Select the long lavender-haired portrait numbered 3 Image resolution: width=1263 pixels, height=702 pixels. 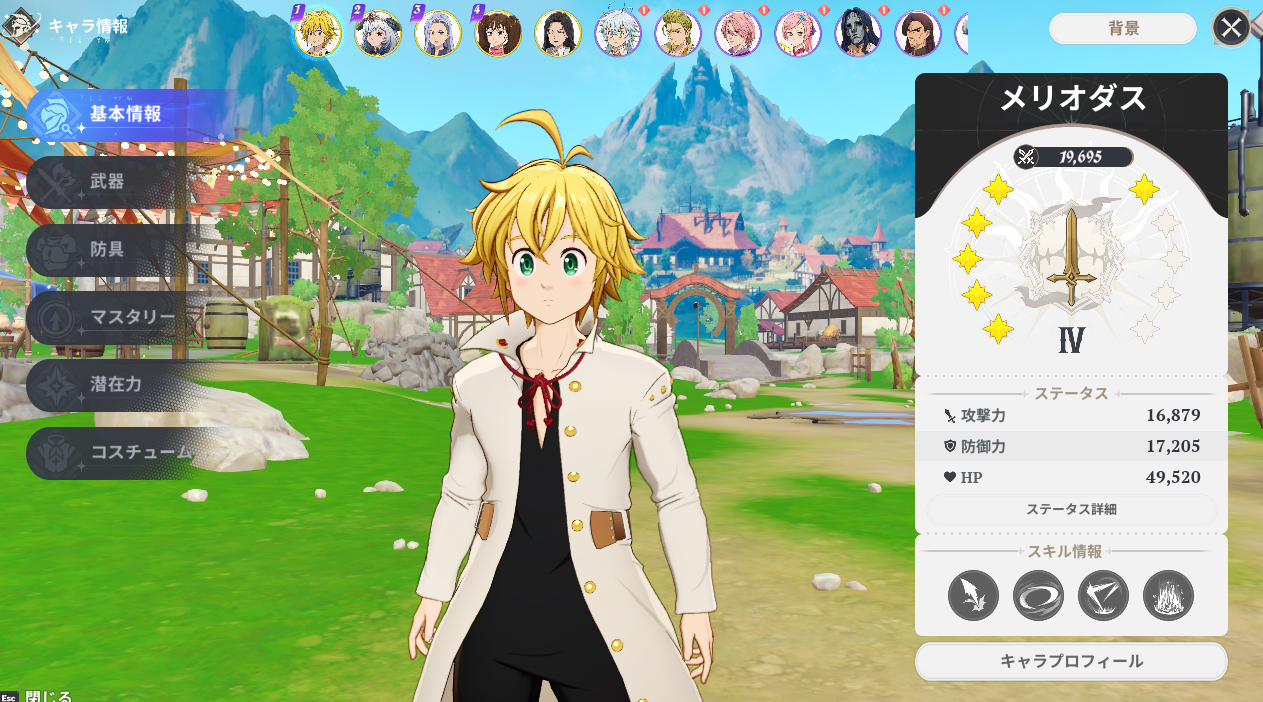[x=438, y=33]
